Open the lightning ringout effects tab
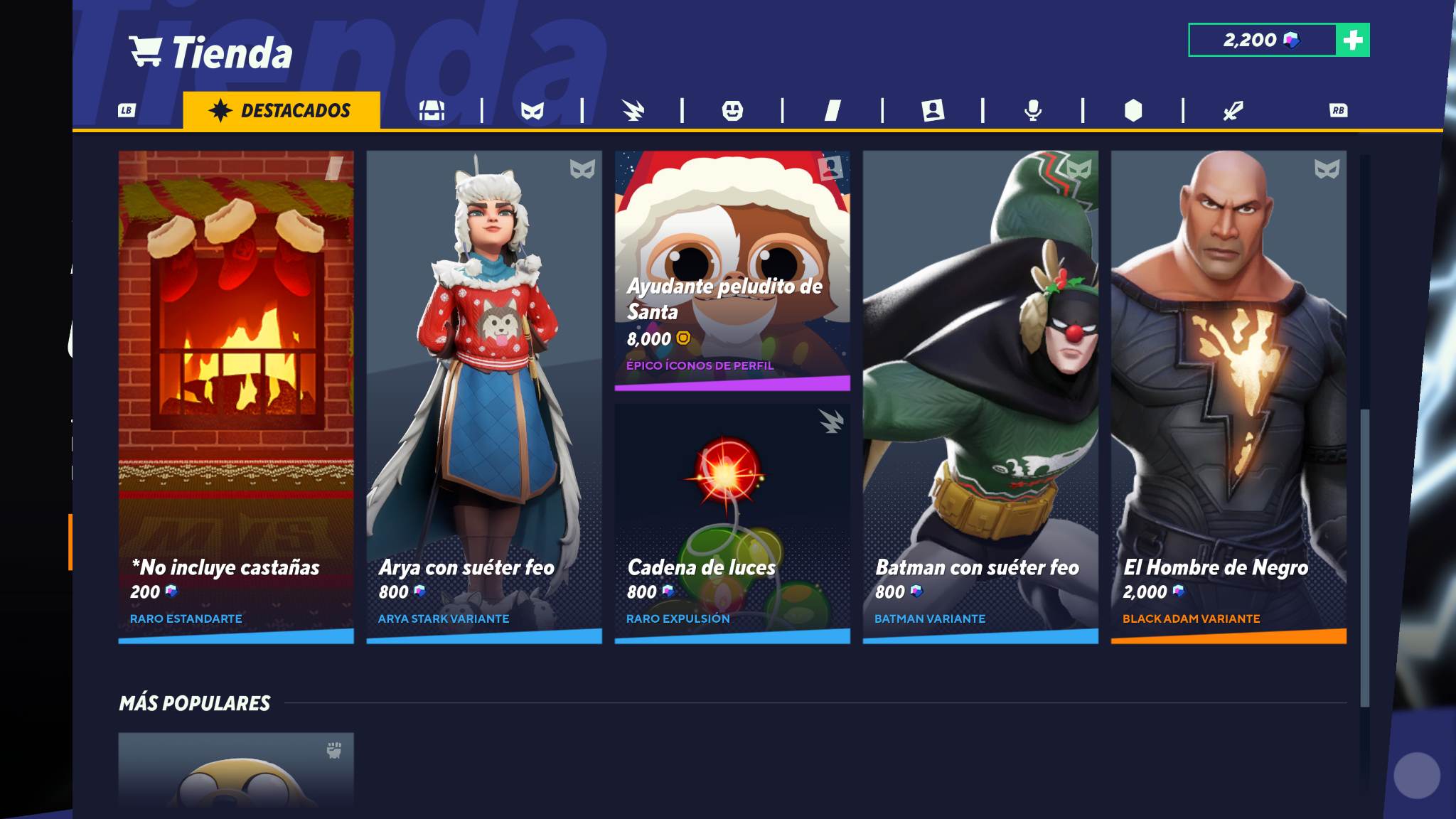 click(632, 110)
